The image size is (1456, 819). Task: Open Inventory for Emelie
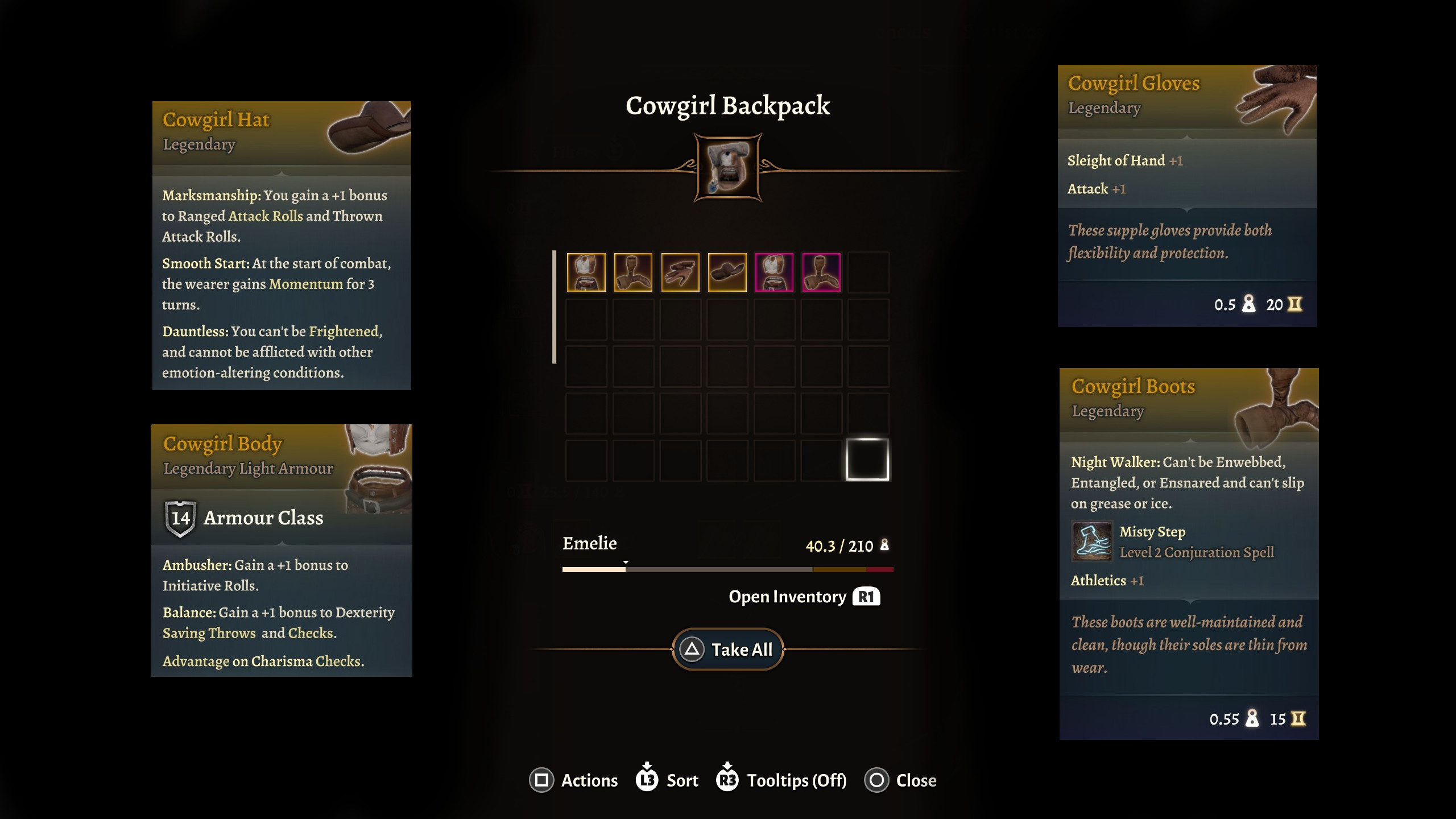click(x=804, y=597)
